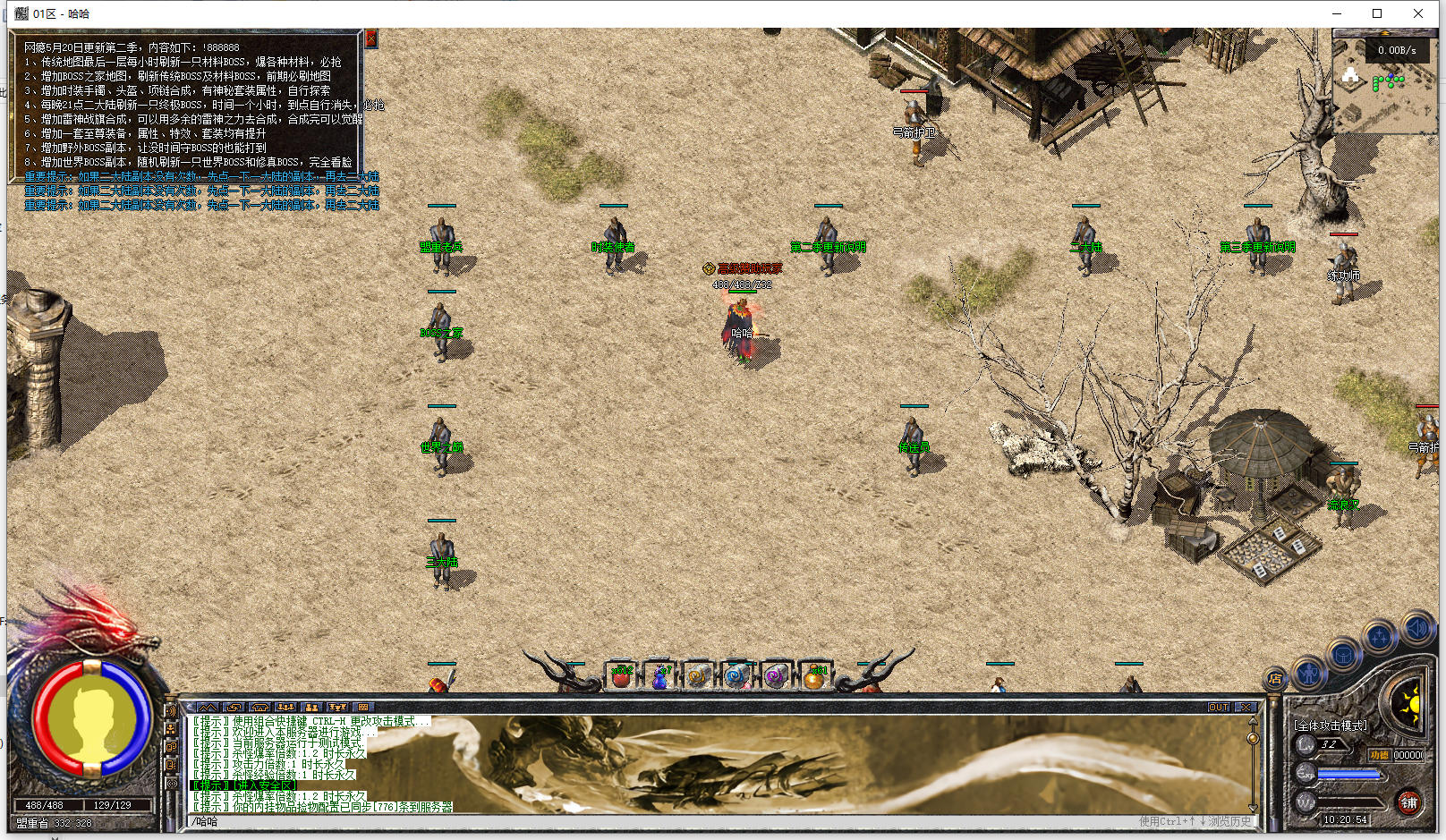Image resolution: width=1446 pixels, height=840 pixels.
Task: Open the skills sparkle icon
Action: point(1380,636)
